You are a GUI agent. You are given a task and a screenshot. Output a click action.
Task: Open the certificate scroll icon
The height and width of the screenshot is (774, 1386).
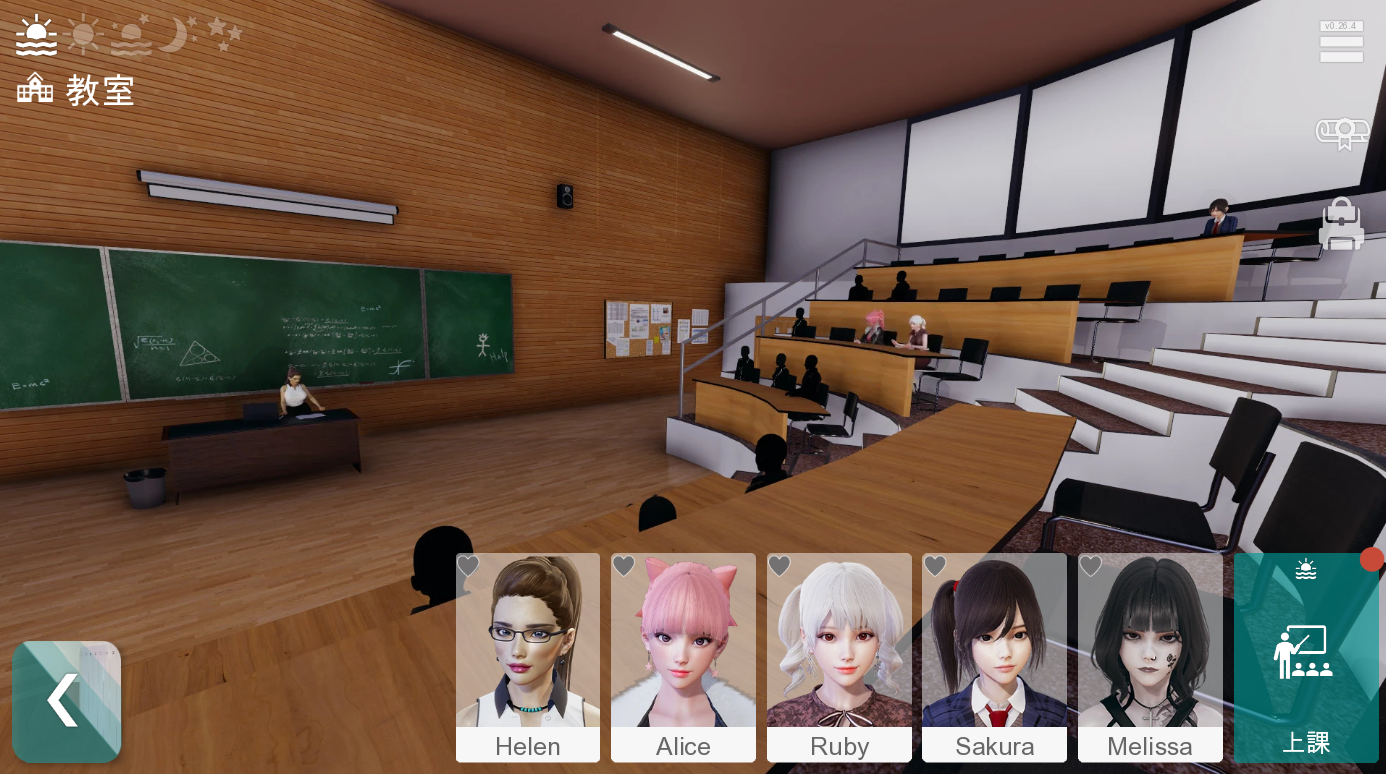pyautogui.click(x=1341, y=133)
